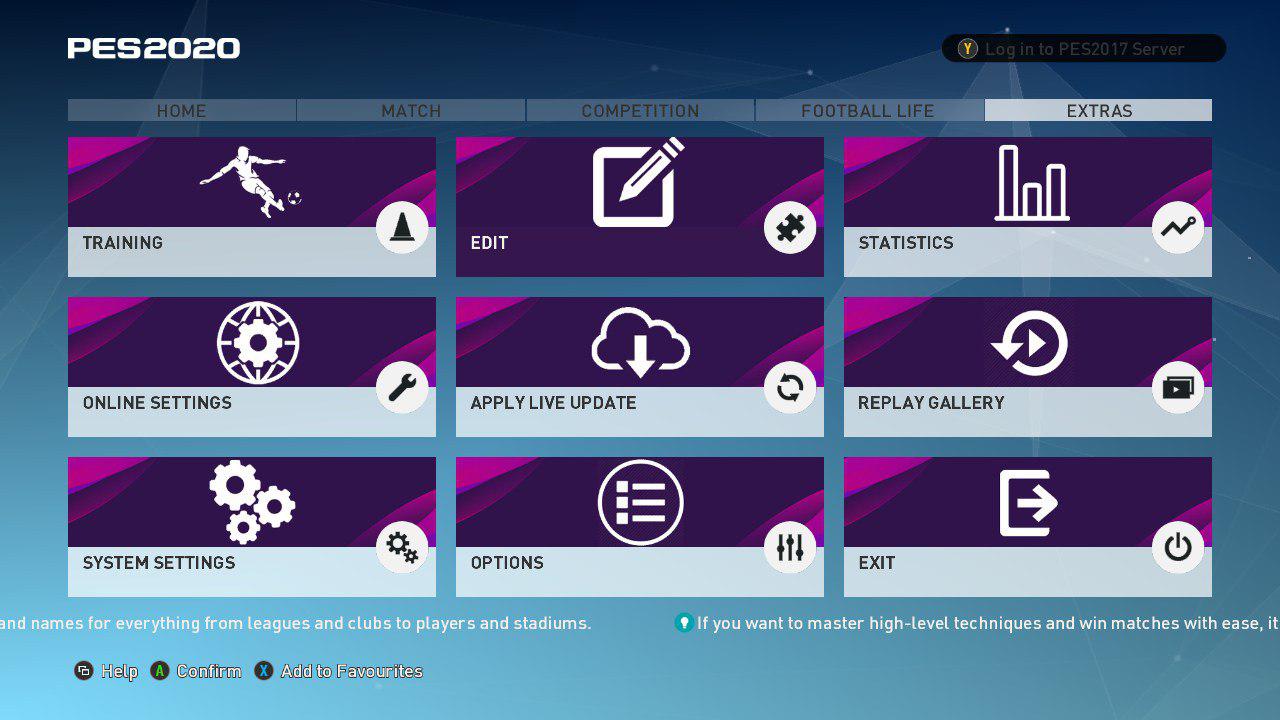Choose Apply Live Update tile
The height and width of the screenshot is (720, 1280).
(639, 367)
